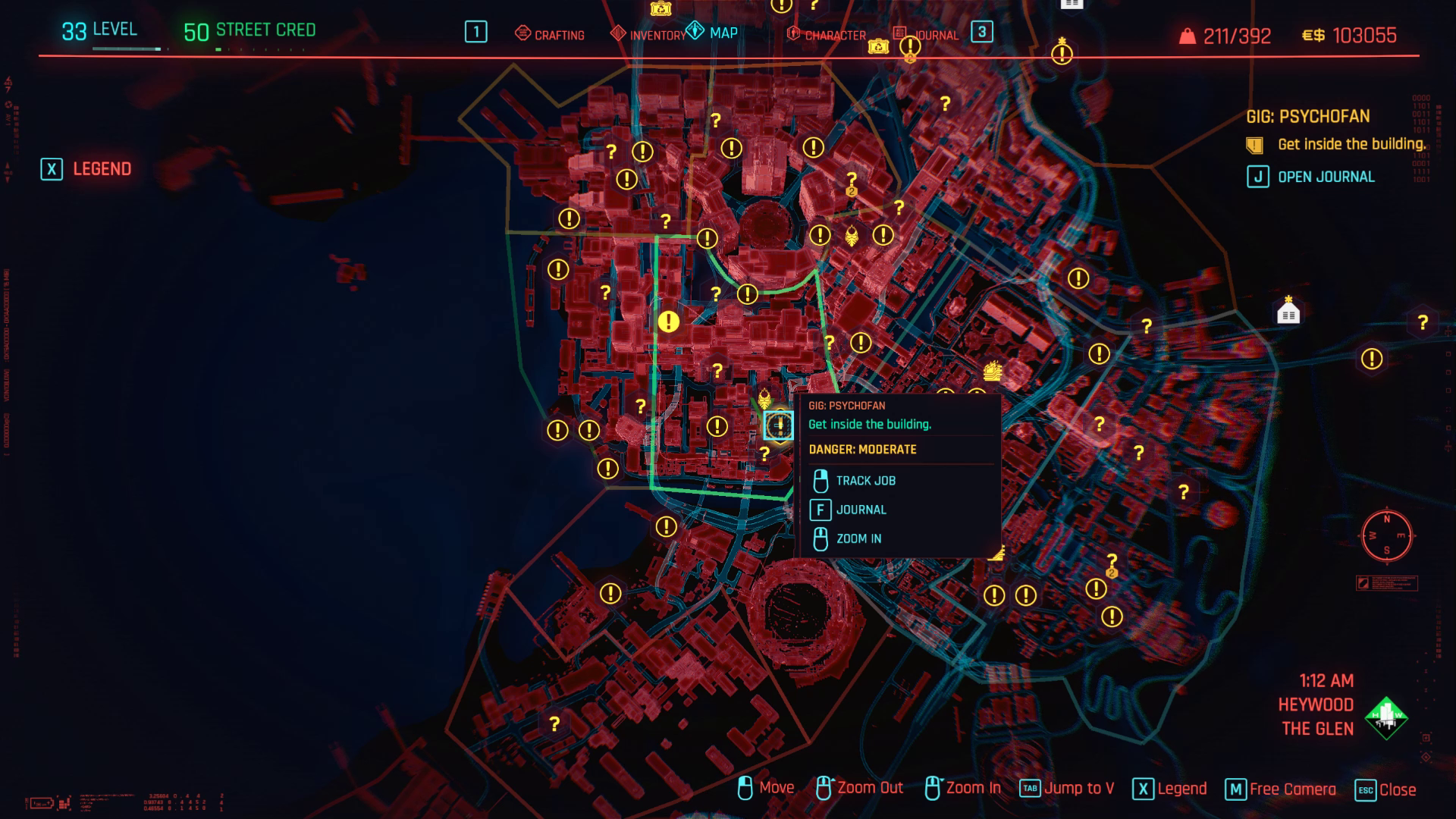Open the Journal via the F option

(861, 510)
